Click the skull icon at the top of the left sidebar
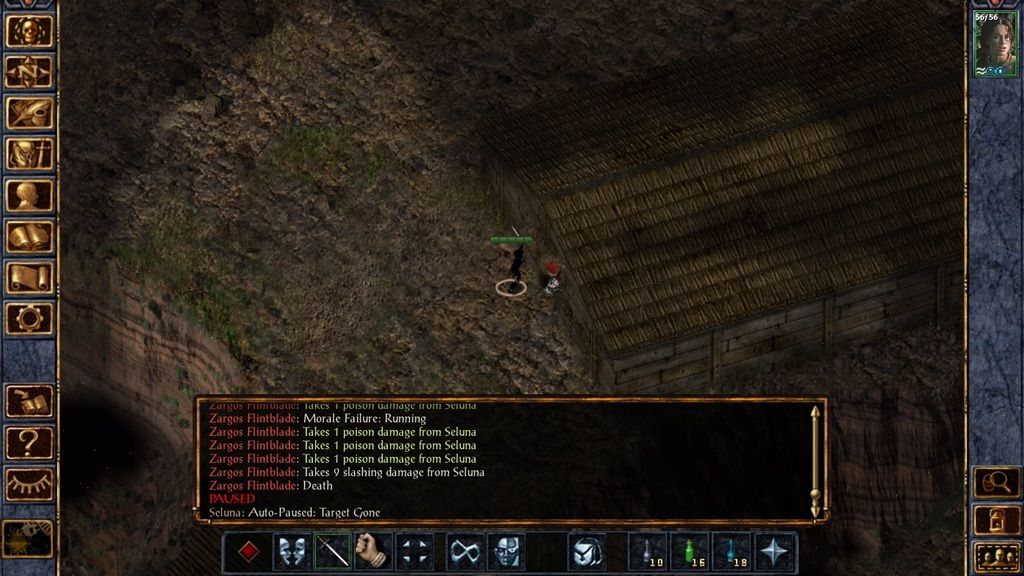1024x576 pixels. coord(29,30)
